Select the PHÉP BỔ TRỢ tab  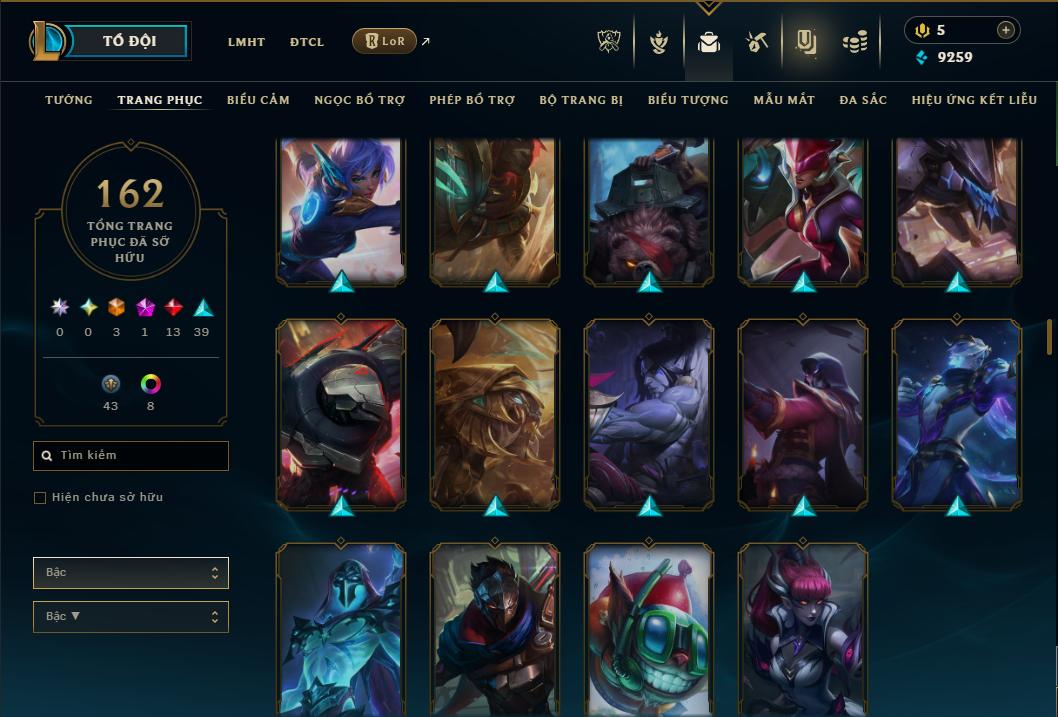point(472,100)
